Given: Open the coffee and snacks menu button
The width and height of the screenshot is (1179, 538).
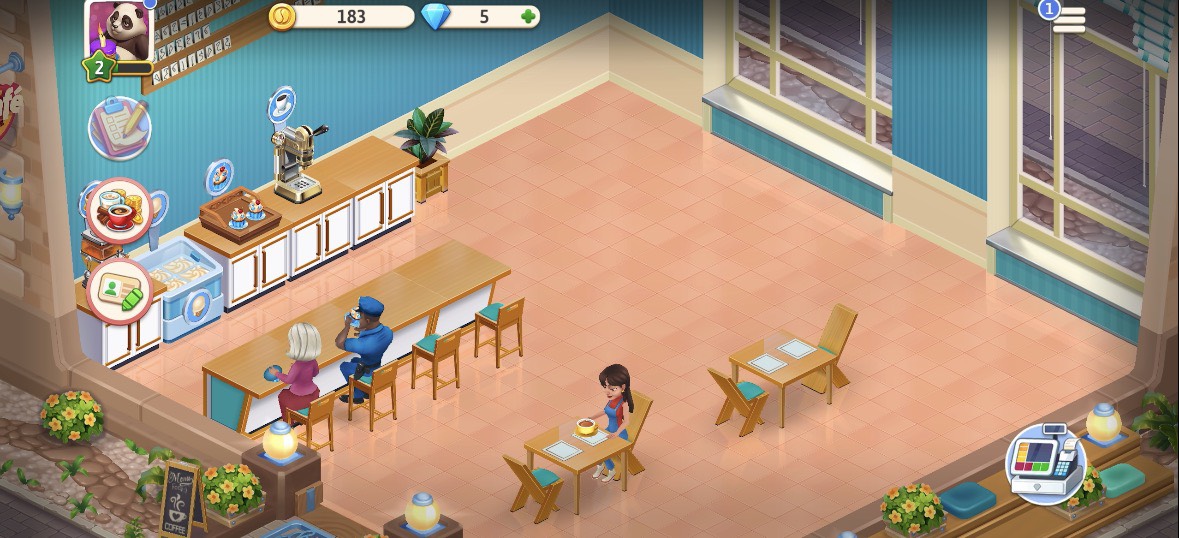Looking at the screenshot, I should pos(119,211).
